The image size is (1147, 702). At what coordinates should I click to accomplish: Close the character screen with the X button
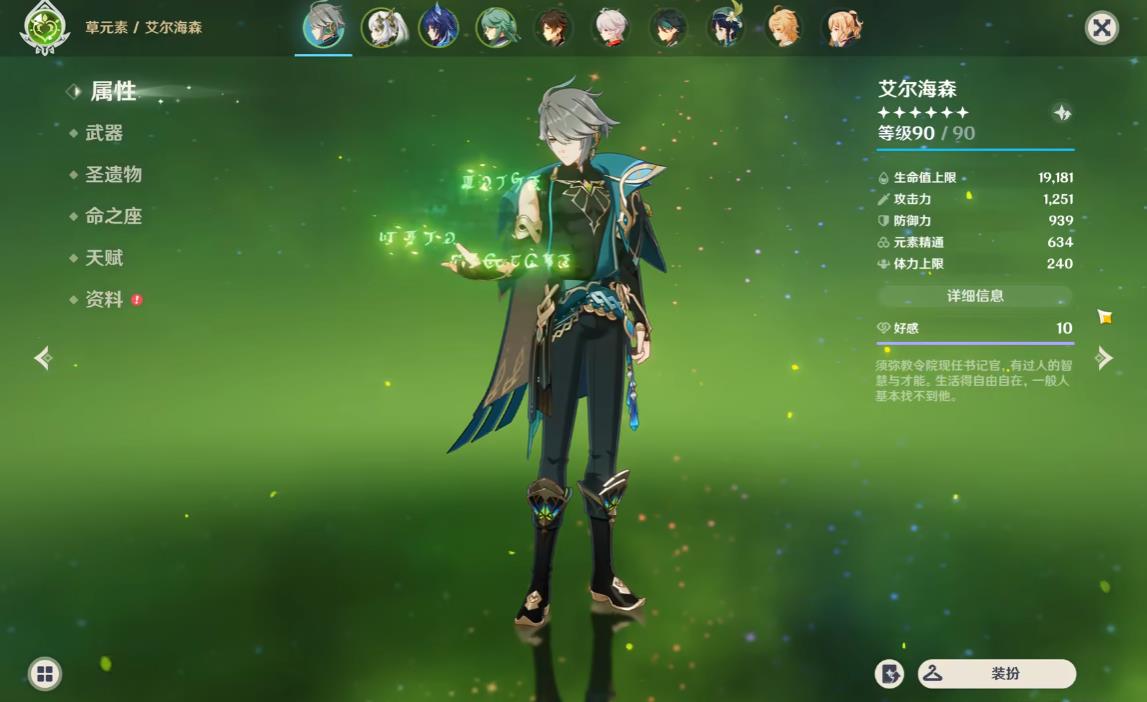tap(1101, 28)
